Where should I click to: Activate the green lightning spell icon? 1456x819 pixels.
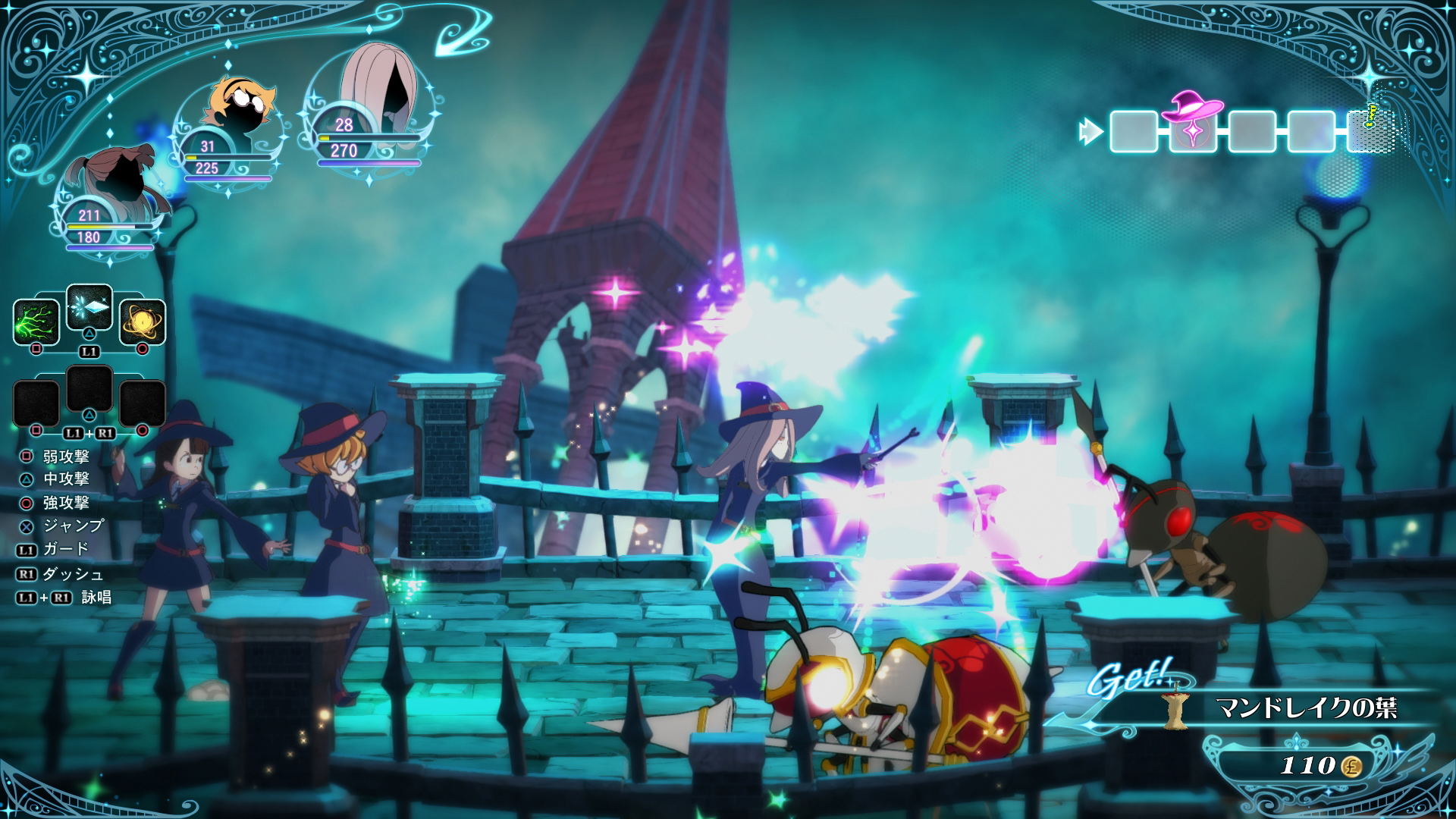coord(36,322)
